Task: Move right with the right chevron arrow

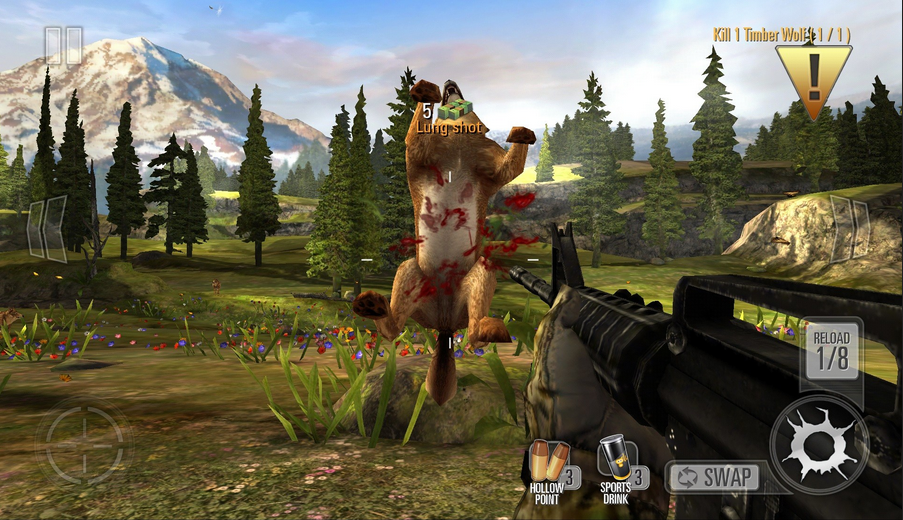Action: click(849, 229)
